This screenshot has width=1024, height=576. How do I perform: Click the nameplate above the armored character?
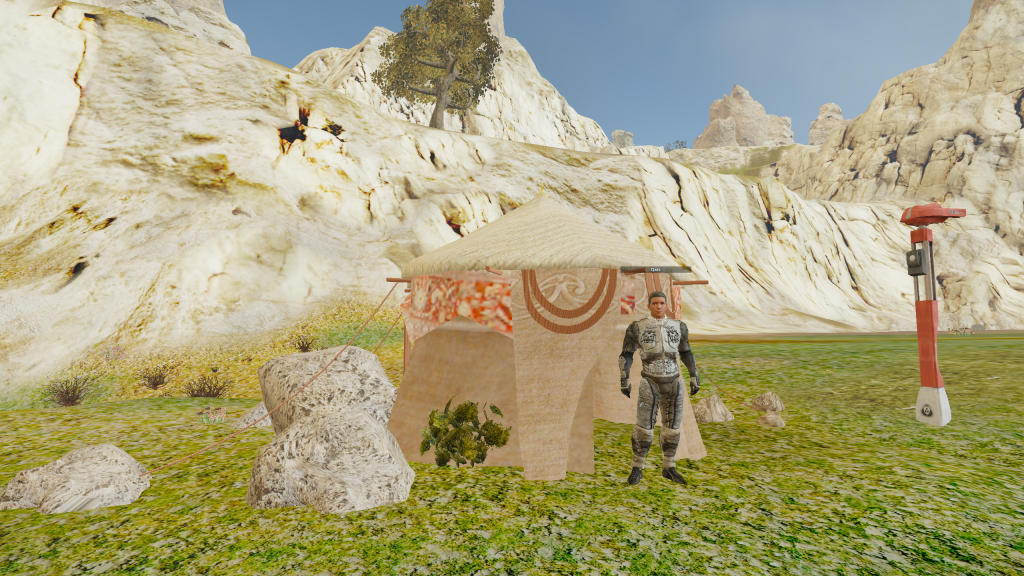pos(656,270)
